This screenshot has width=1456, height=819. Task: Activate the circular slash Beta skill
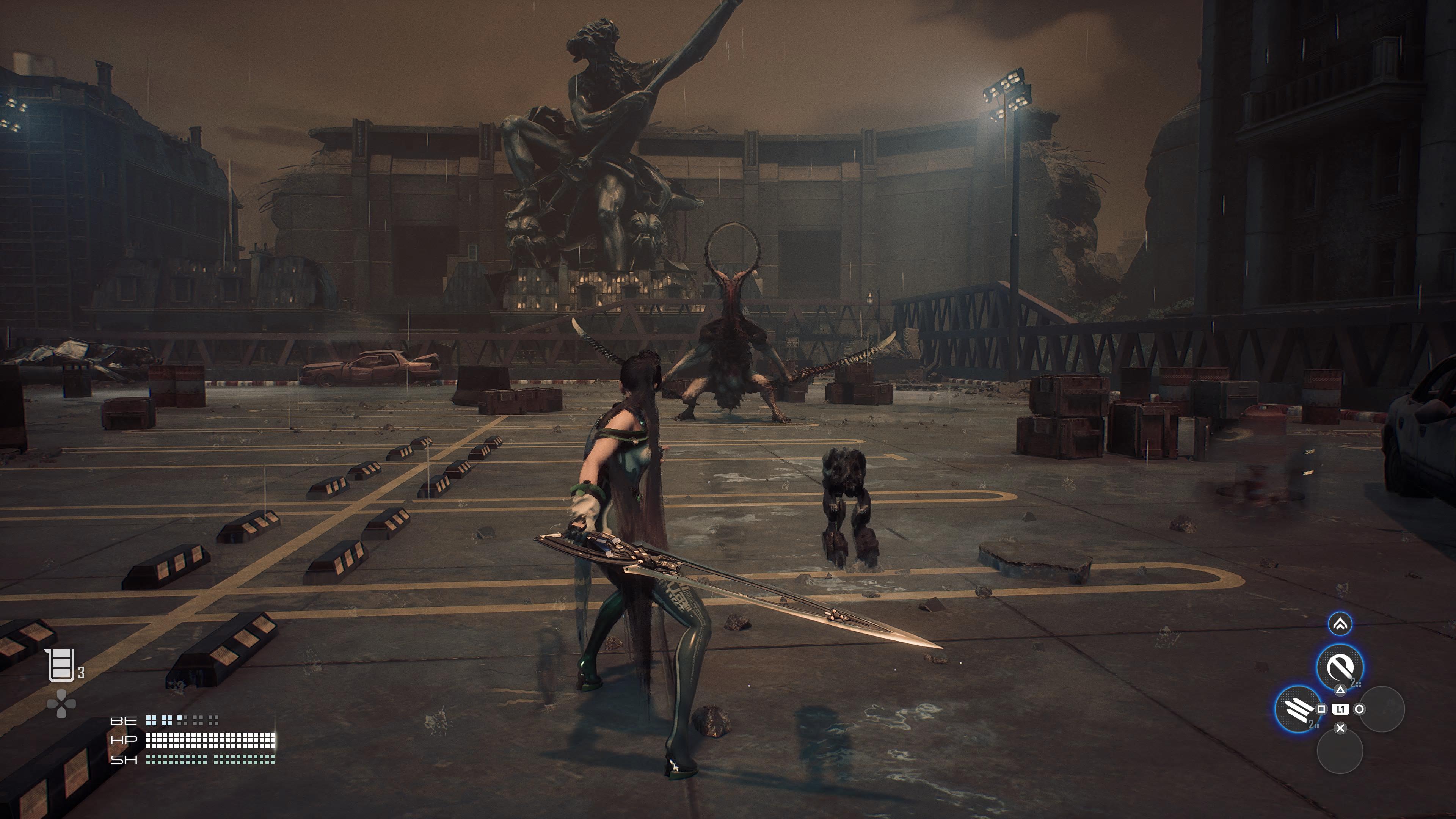click(x=1339, y=667)
